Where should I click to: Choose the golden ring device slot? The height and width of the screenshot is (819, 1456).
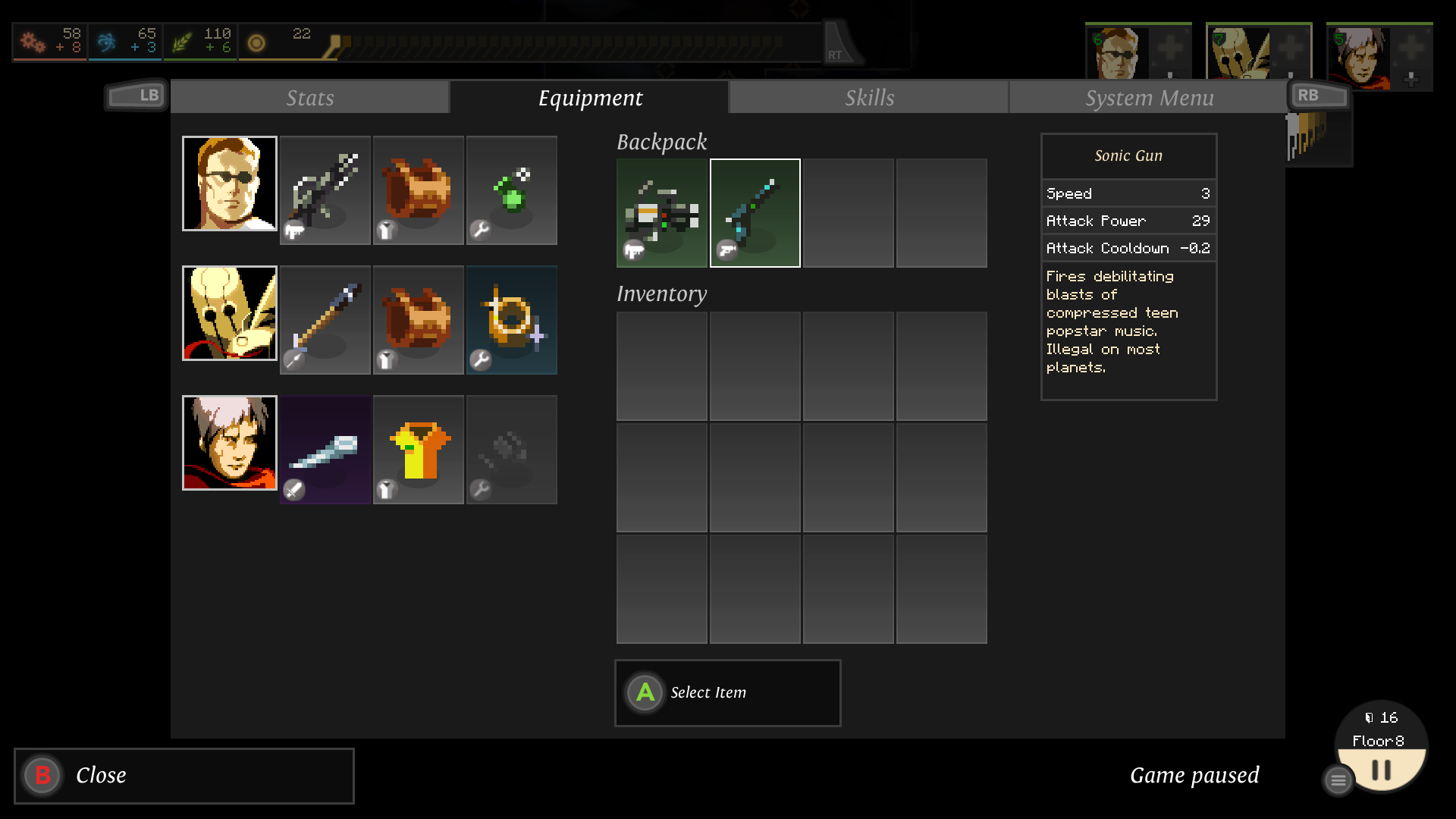point(511,320)
